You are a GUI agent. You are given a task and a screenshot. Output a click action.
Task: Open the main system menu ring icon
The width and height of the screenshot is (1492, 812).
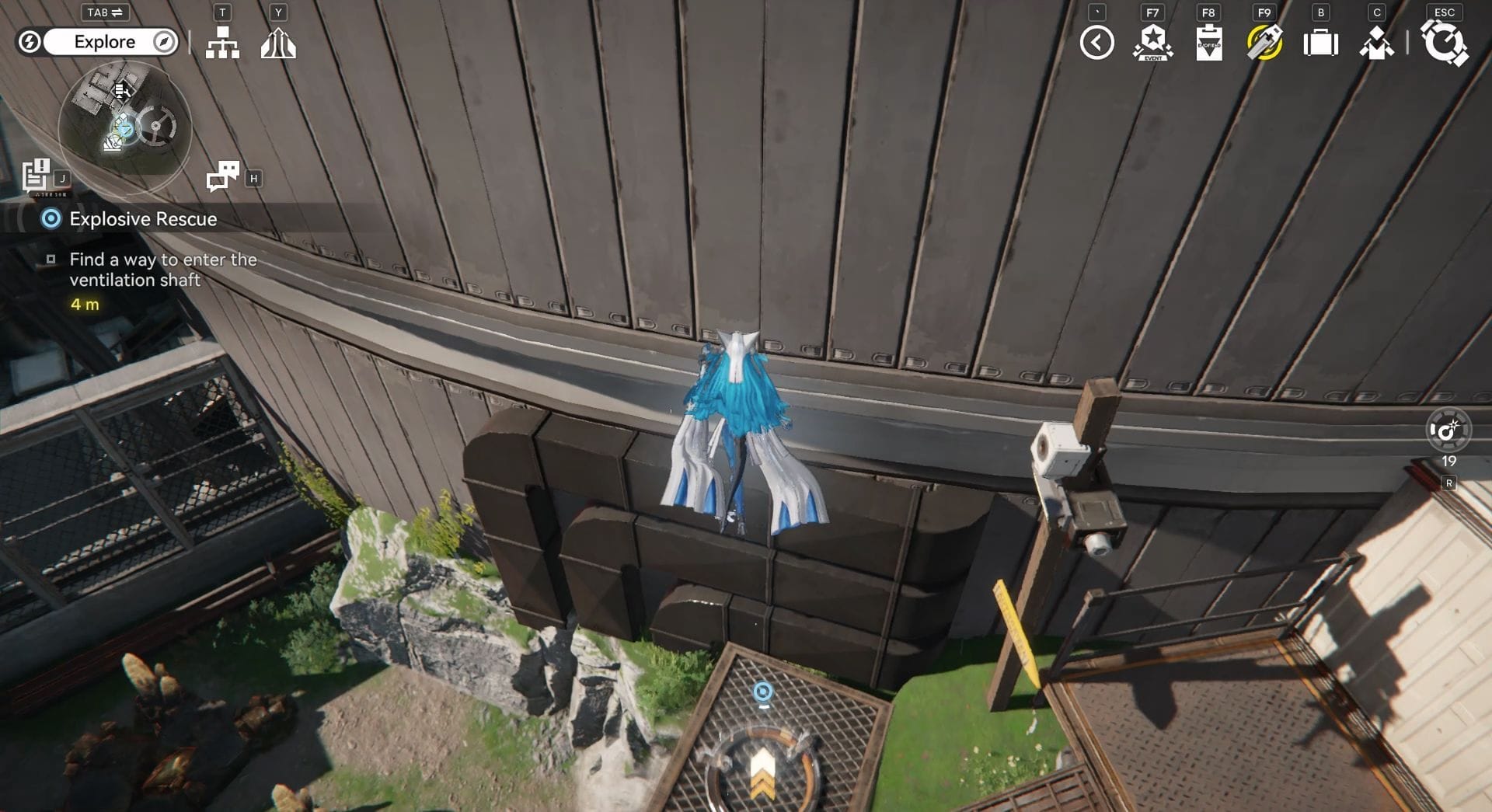click(x=1444, y=43)
